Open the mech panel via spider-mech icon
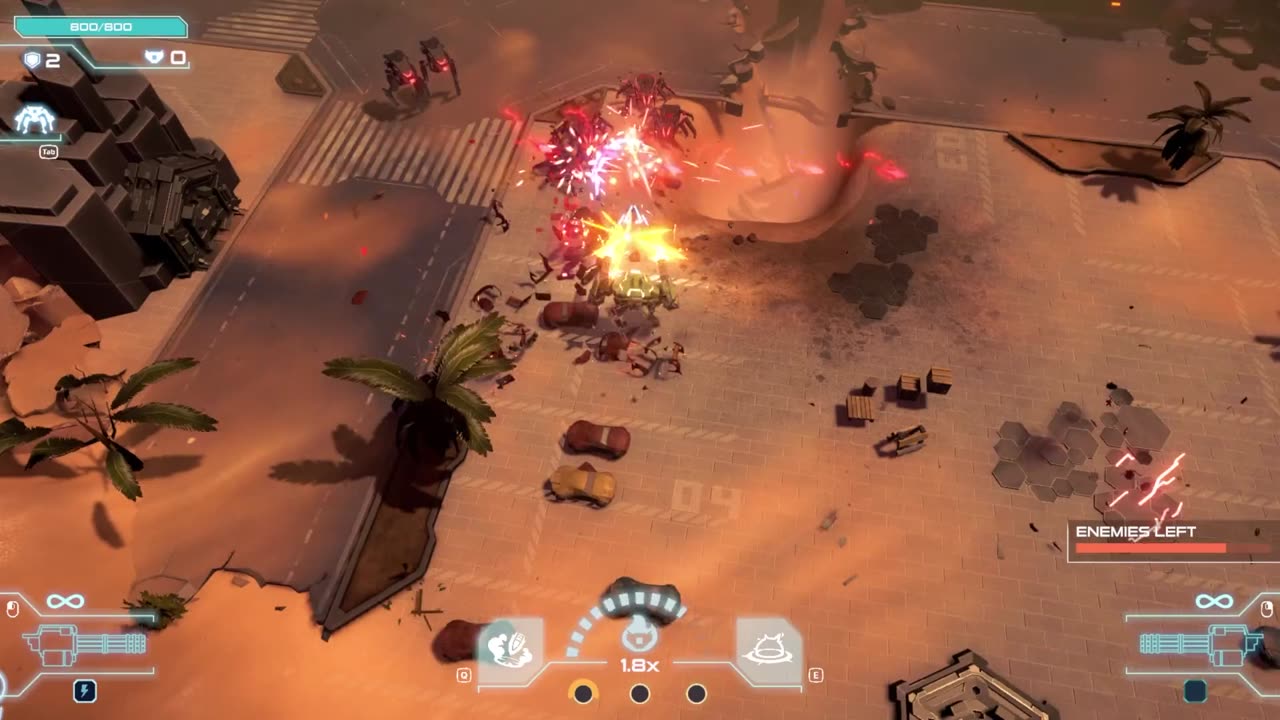Screen dimensions: 1280x720 (x=34, y=120)
